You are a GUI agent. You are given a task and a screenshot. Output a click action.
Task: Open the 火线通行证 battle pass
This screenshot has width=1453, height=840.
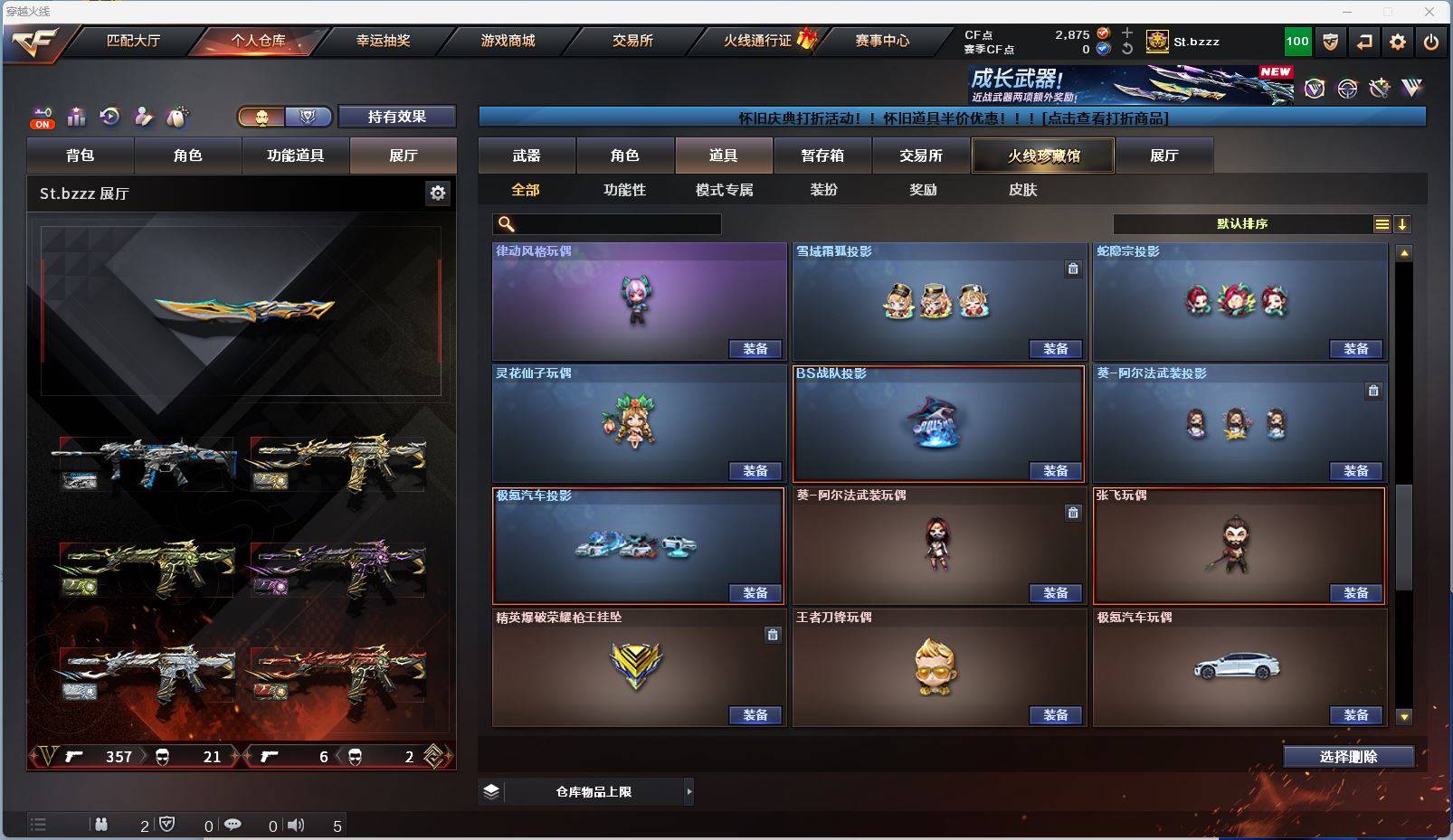coord(758,41)
